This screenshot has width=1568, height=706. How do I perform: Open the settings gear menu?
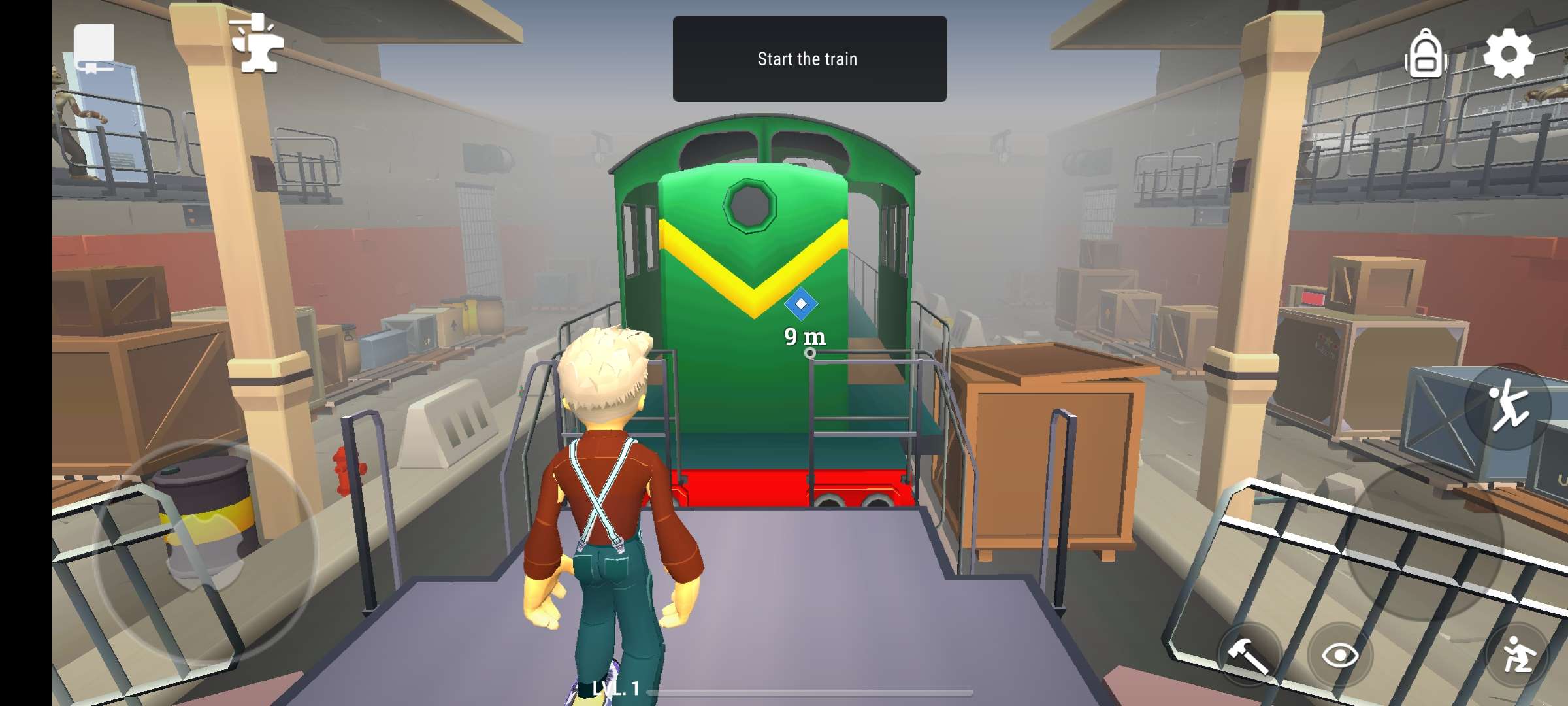coord(1509,54)
